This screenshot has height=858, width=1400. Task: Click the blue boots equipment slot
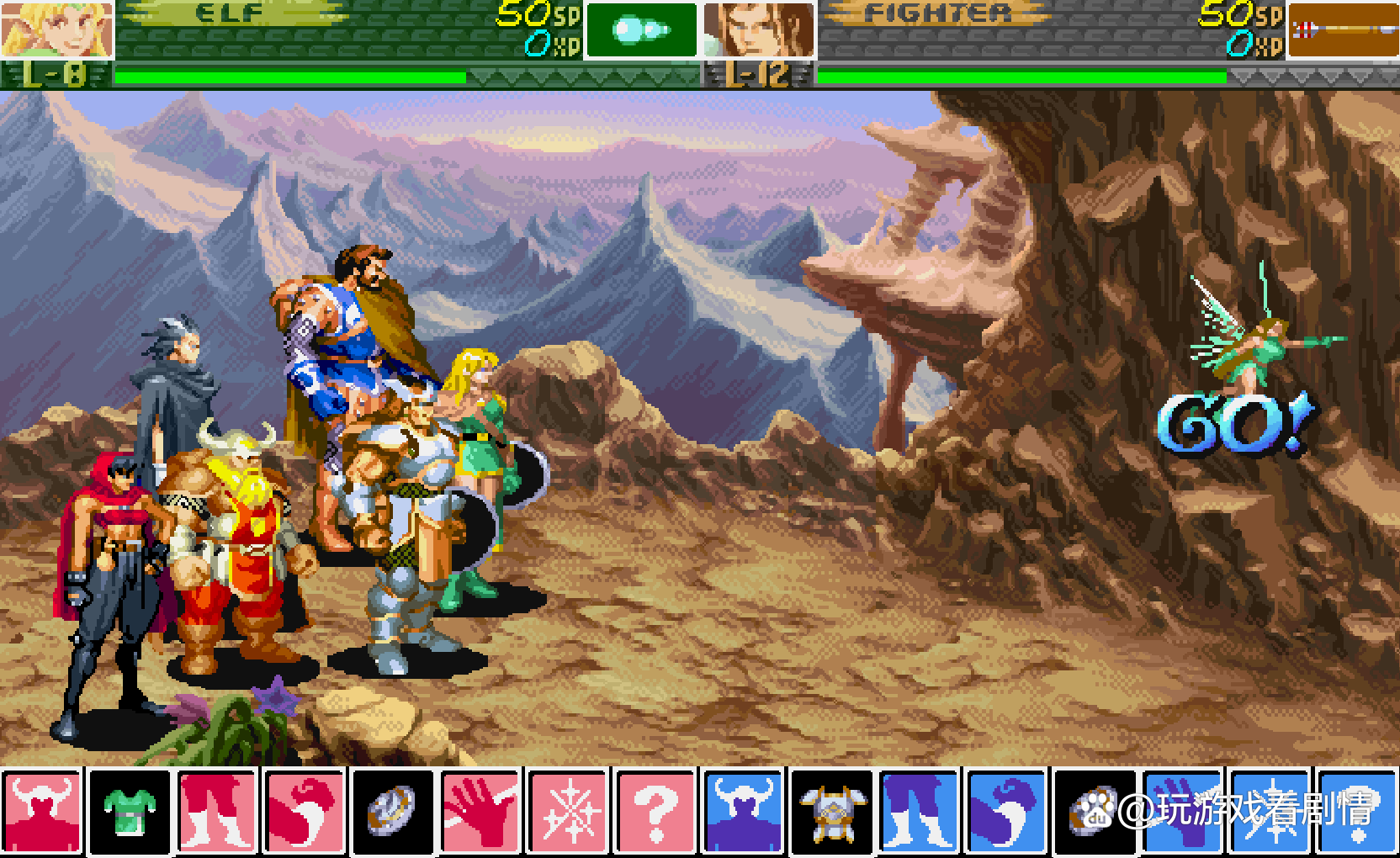[919, 811]
